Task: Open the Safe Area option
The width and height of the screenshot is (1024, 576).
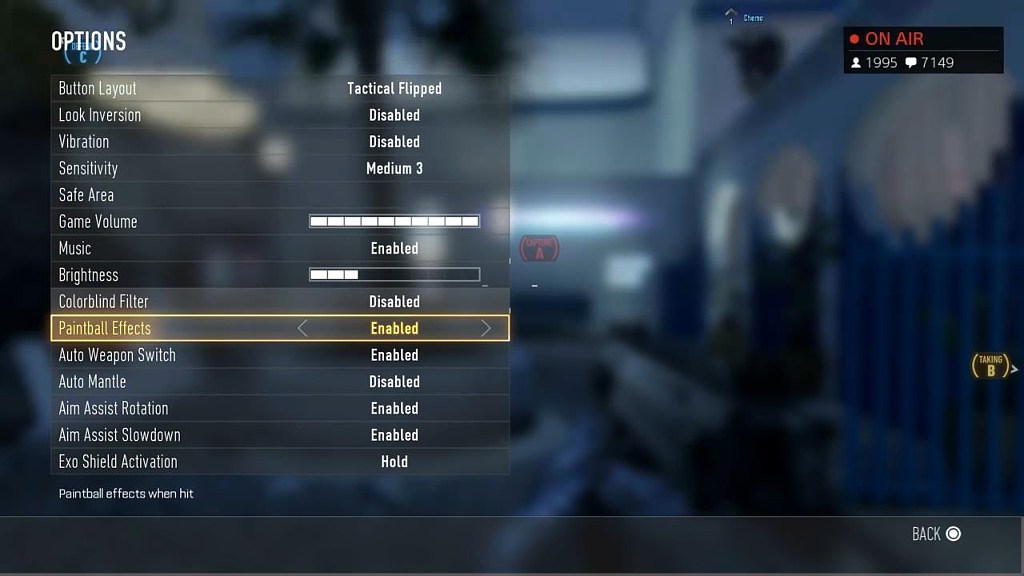Action: (x=280, y=195)
